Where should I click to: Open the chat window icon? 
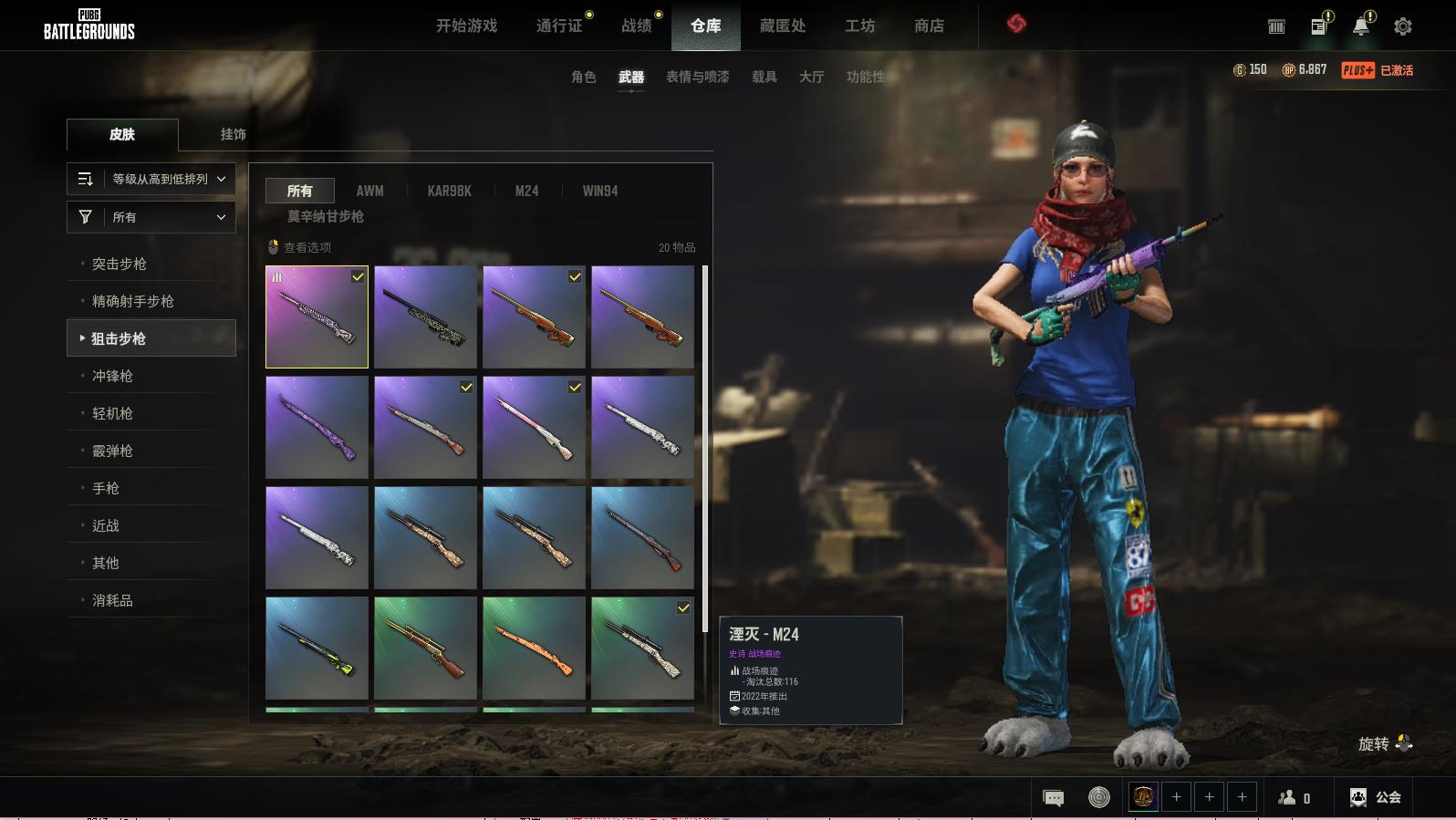point(1053,798)
